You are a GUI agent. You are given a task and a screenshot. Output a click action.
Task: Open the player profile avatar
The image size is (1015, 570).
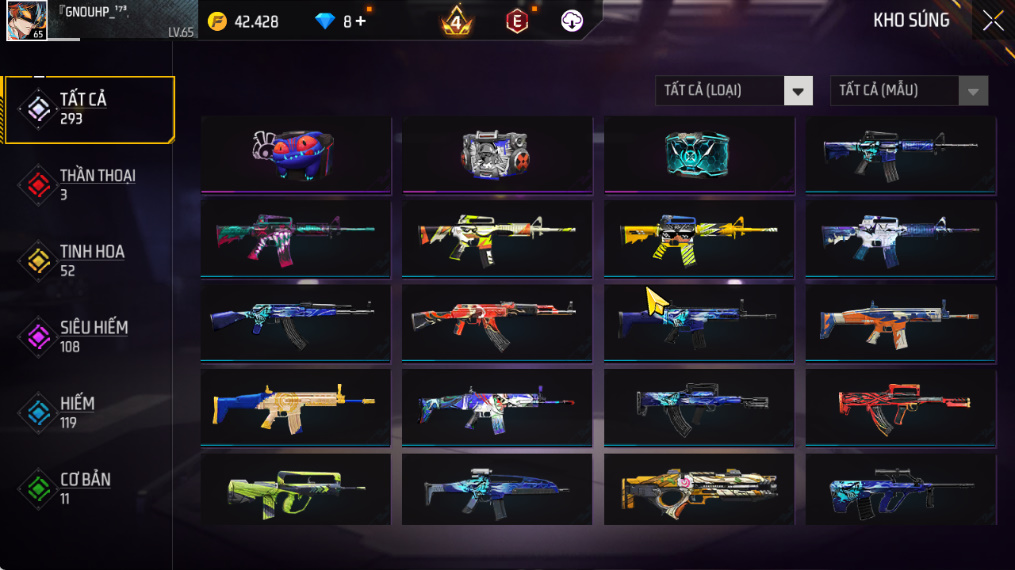click(x=27, y=20)
